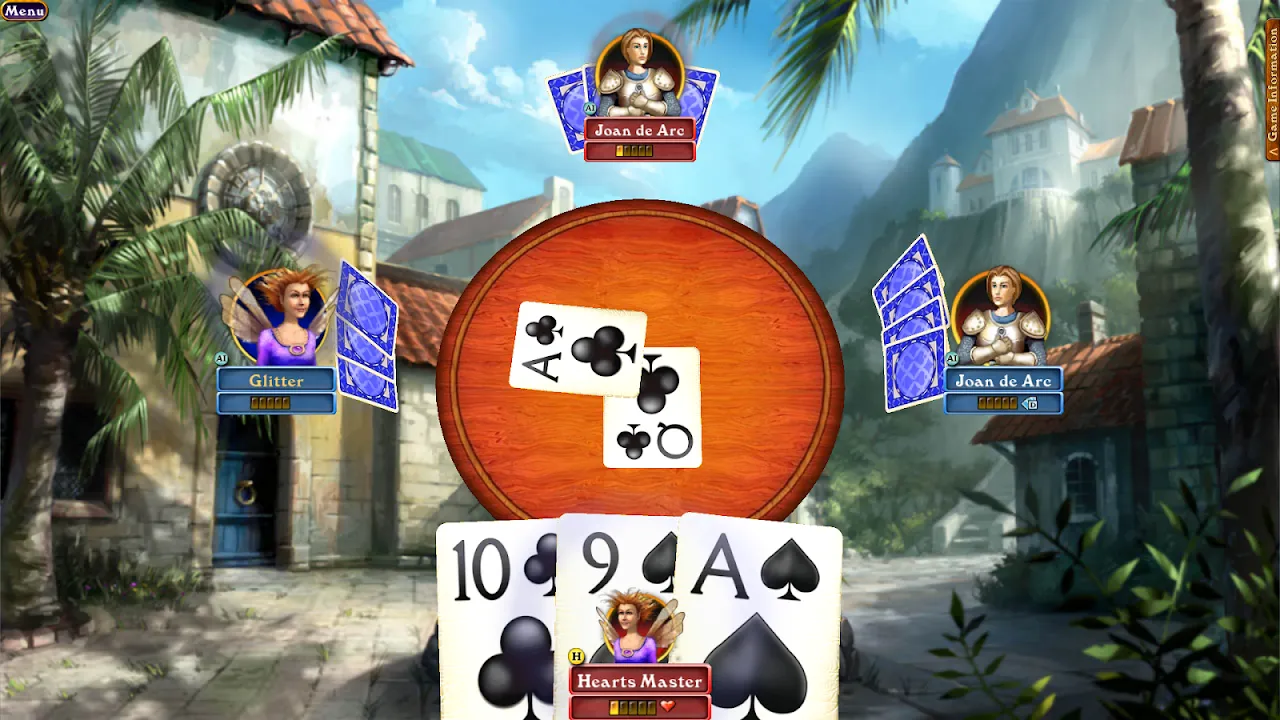Click the yellow H badge near Hearts Master
This screenshot has width=1280, height=720.
point(577,656)
